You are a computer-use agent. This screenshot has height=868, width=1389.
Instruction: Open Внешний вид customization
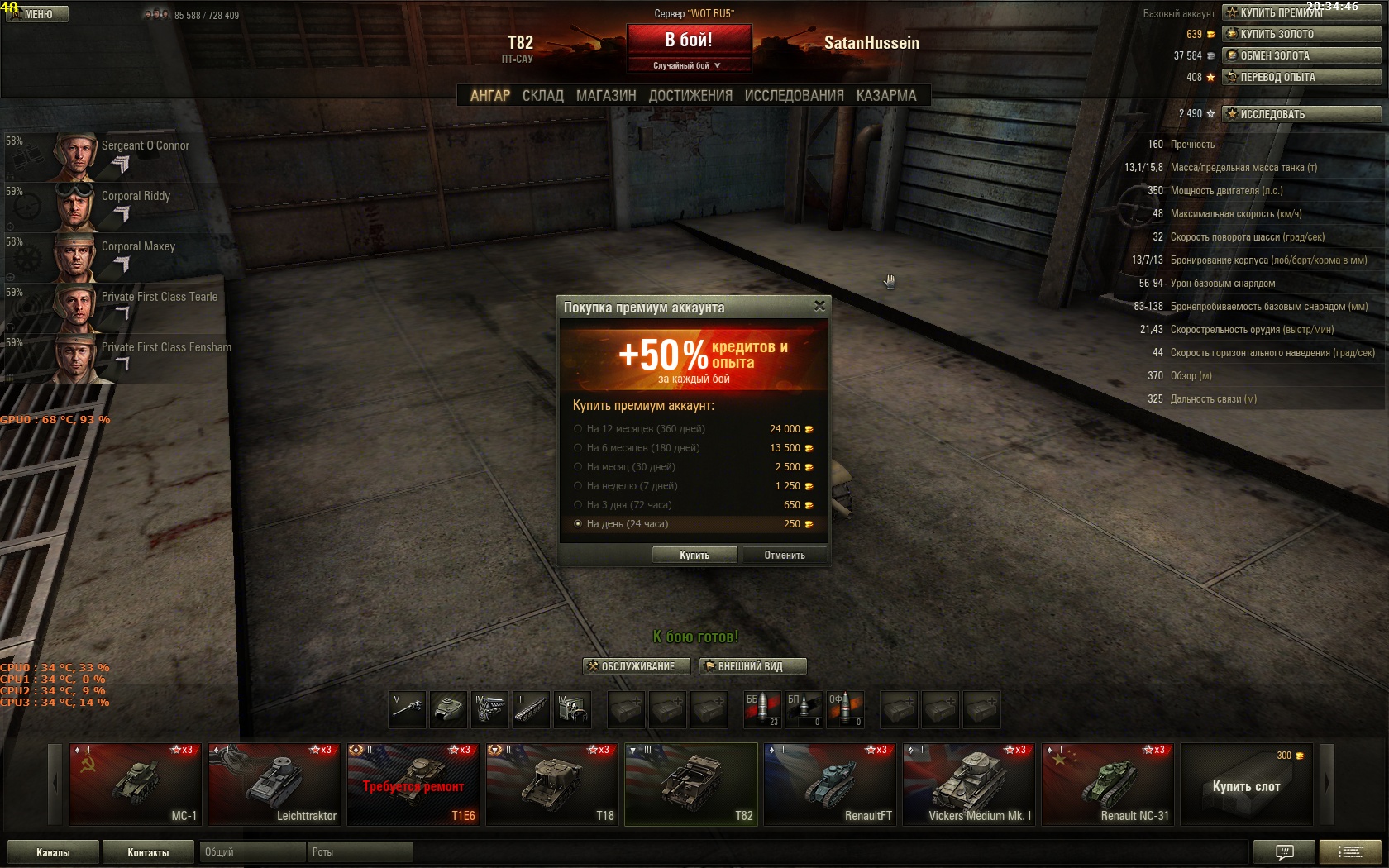coord(752,666)
